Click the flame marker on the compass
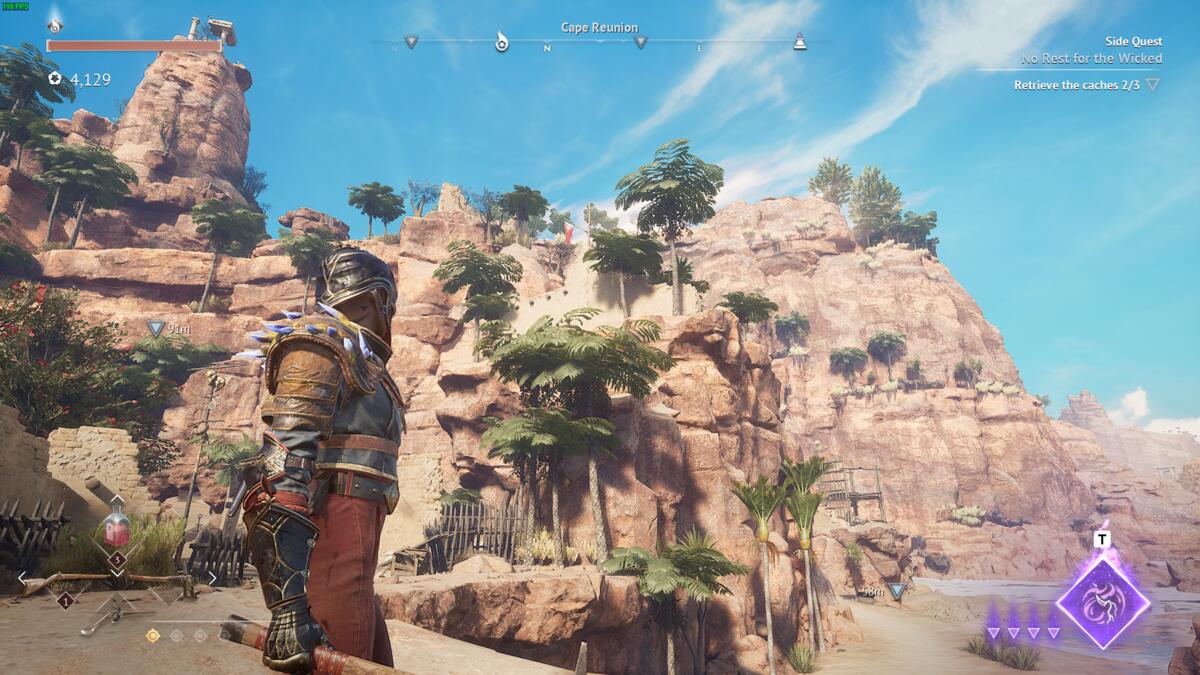 [502, 42]
